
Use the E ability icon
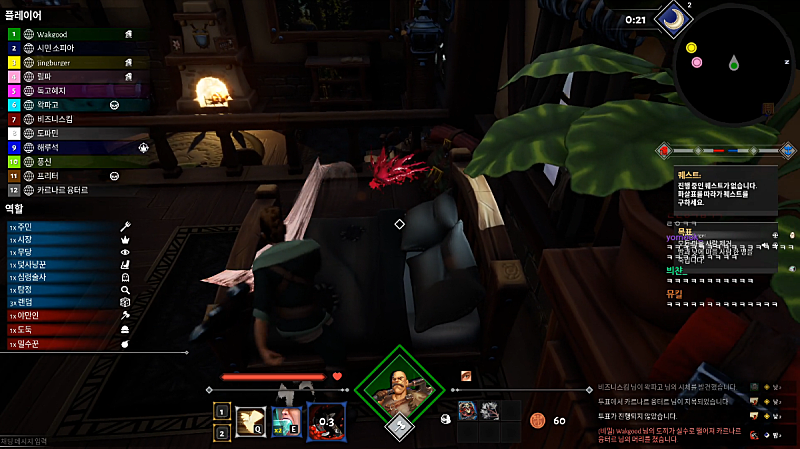(287, 420)
